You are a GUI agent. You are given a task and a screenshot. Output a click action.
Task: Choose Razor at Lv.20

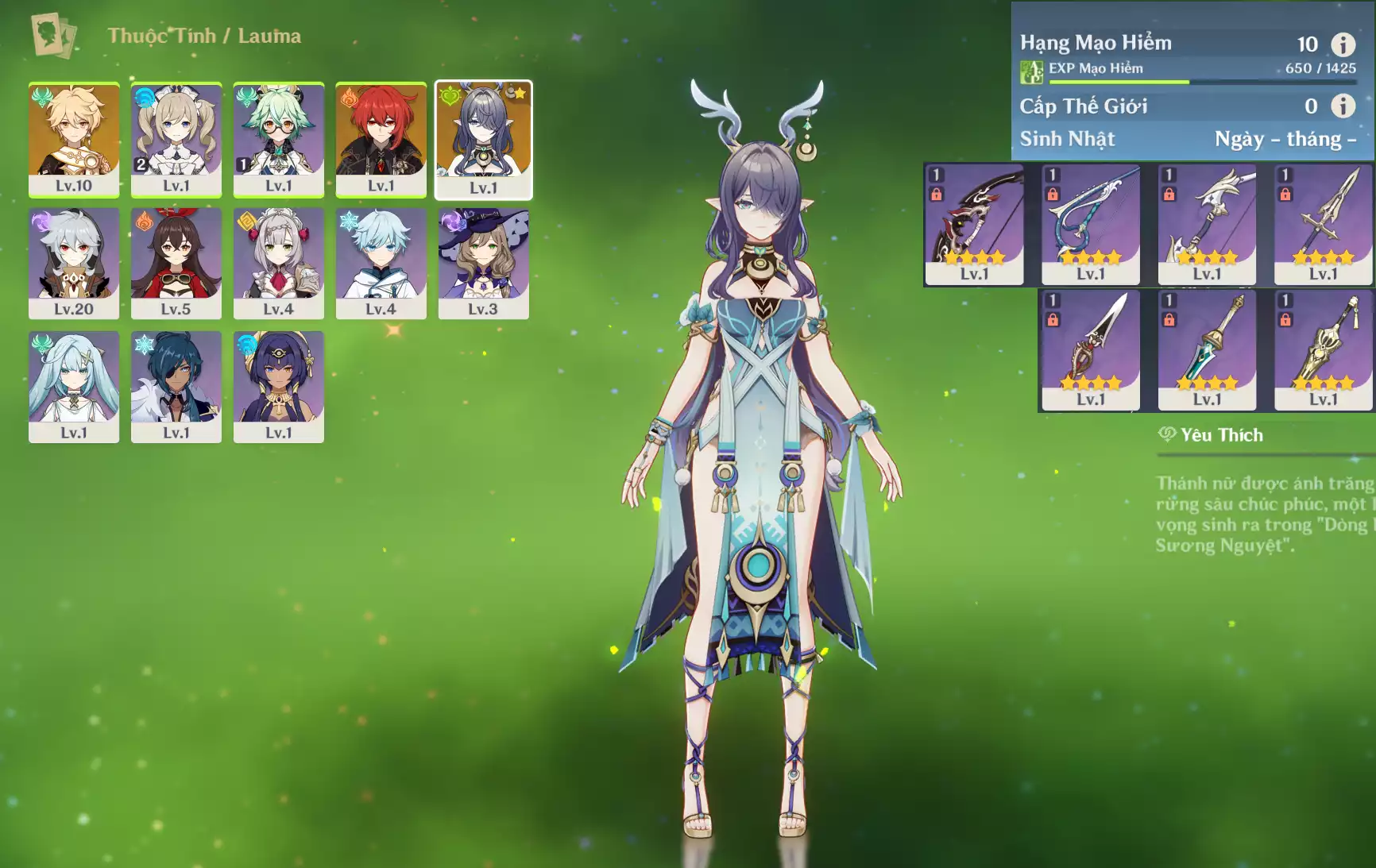pyautogui.click(x=74, y=263)
